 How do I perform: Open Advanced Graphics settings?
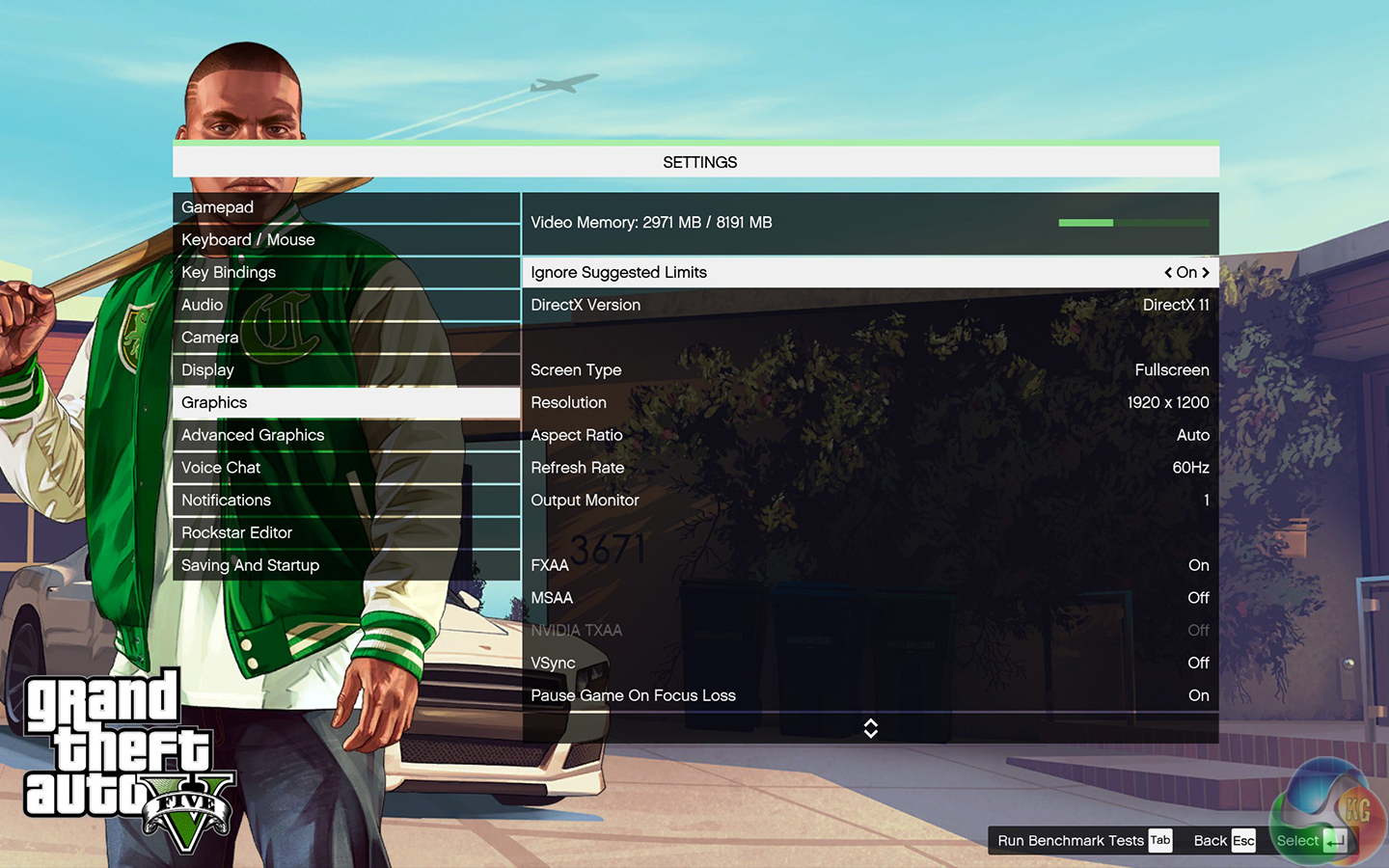[x=345, y=435]
